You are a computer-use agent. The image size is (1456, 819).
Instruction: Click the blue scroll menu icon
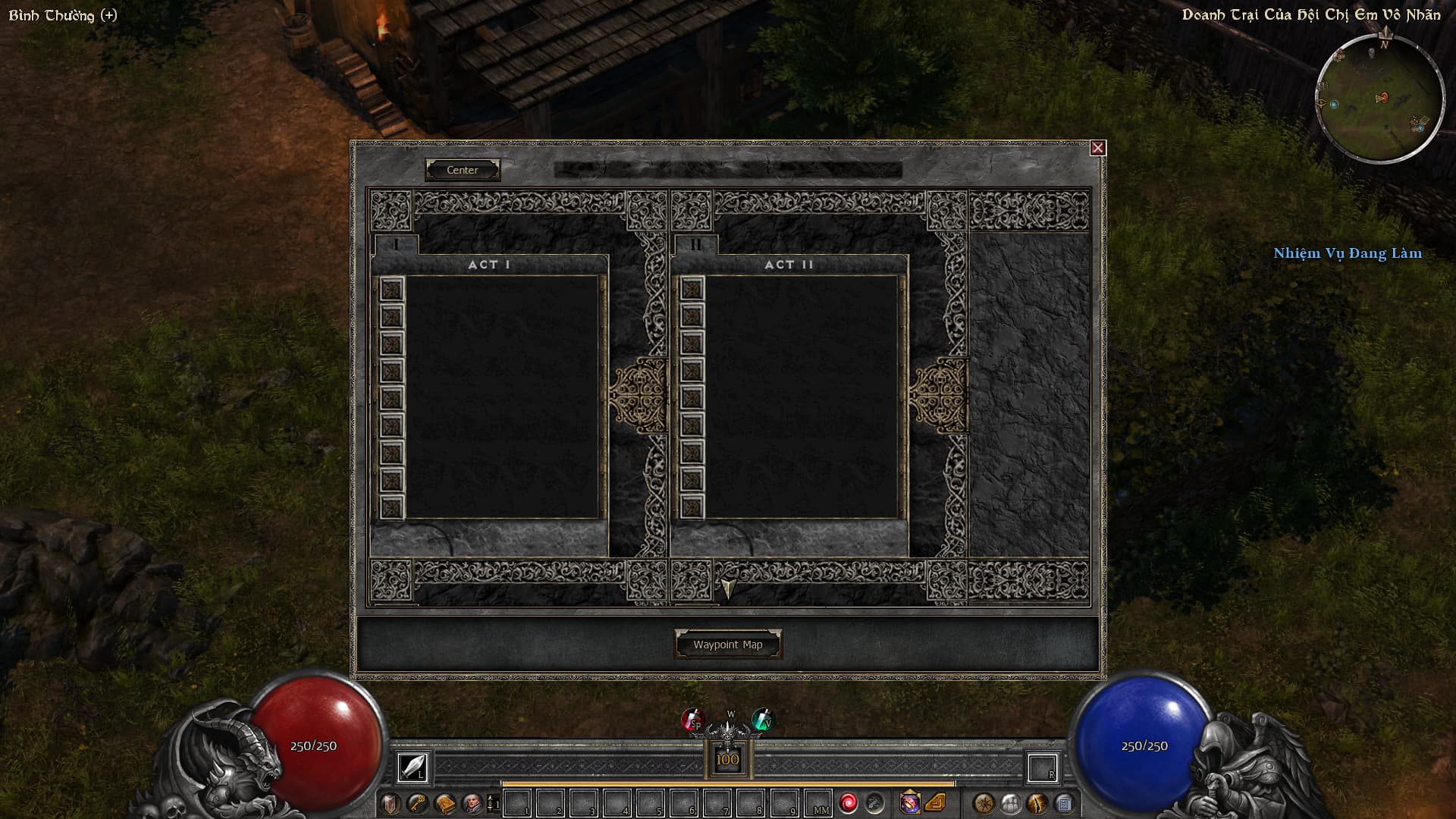click(x=1064, y=803)
